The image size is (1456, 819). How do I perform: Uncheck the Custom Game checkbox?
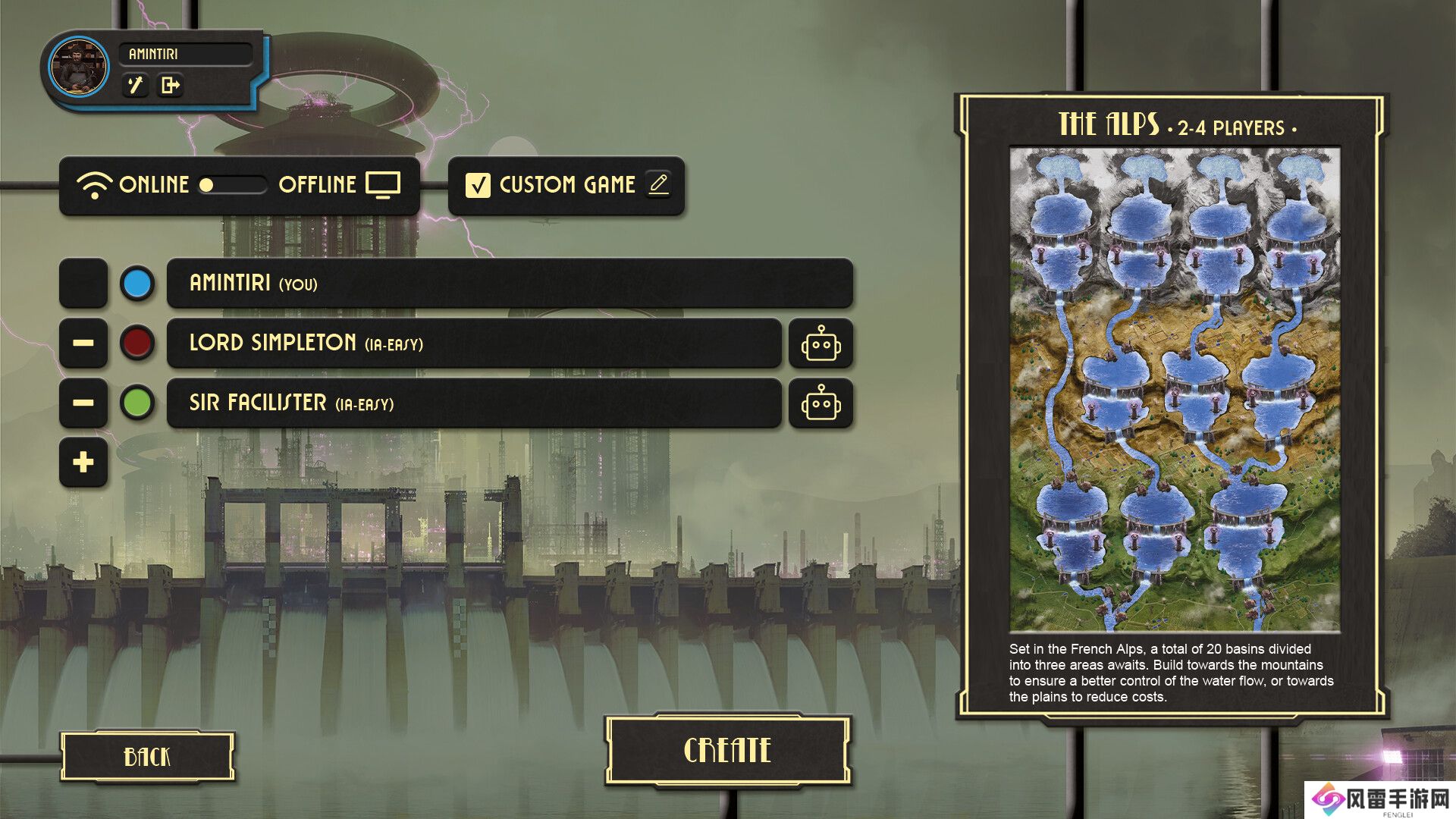(x=478, y=185)
